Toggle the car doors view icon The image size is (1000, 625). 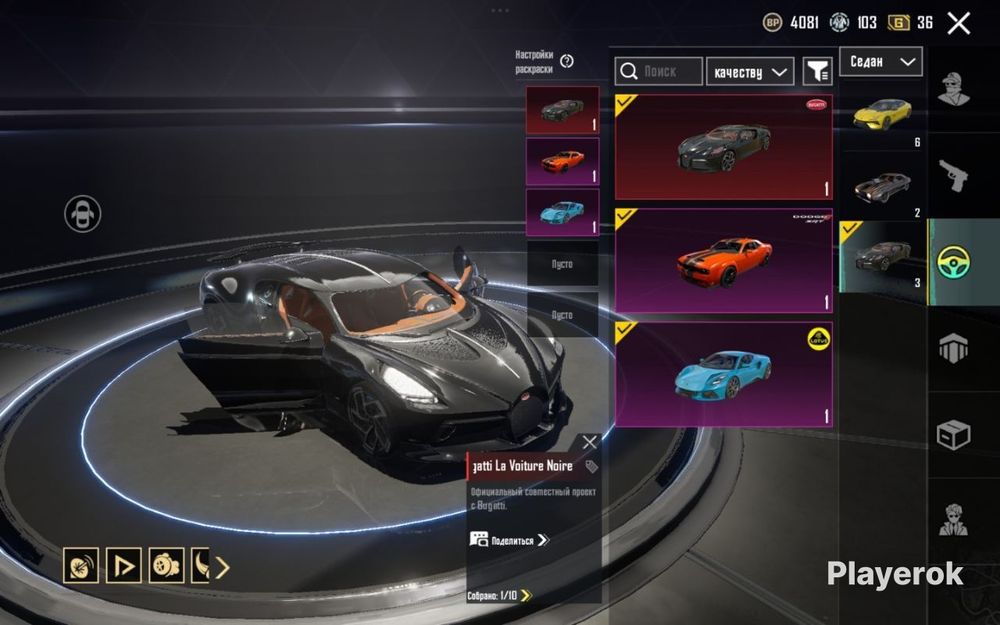click(x=82, y=213)
